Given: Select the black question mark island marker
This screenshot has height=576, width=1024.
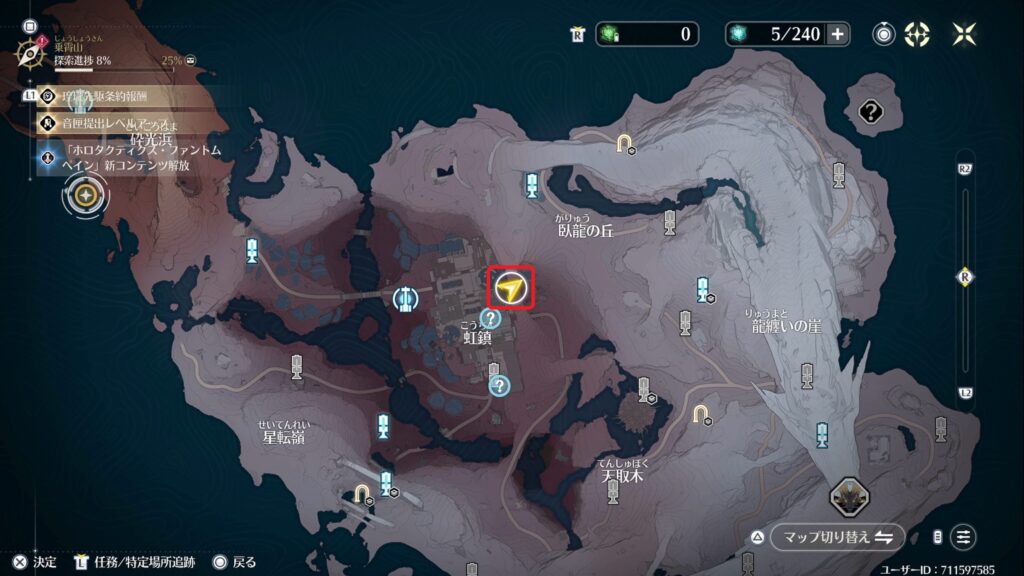Looking at the screenshot, I should tap(870, 112).
